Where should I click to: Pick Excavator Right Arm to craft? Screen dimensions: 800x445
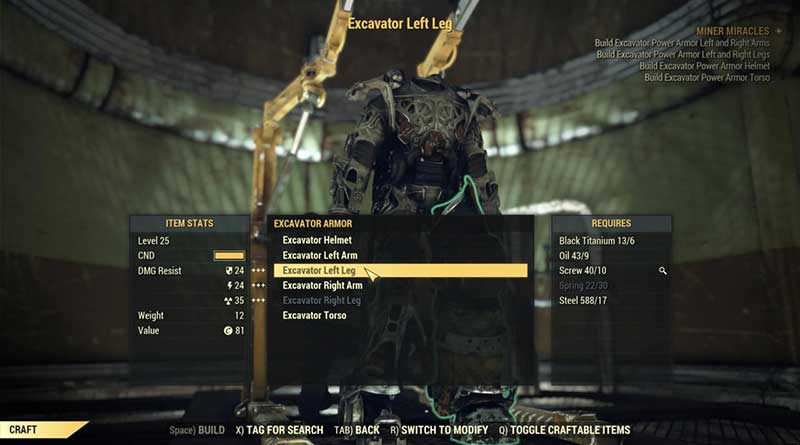(322, 285)
